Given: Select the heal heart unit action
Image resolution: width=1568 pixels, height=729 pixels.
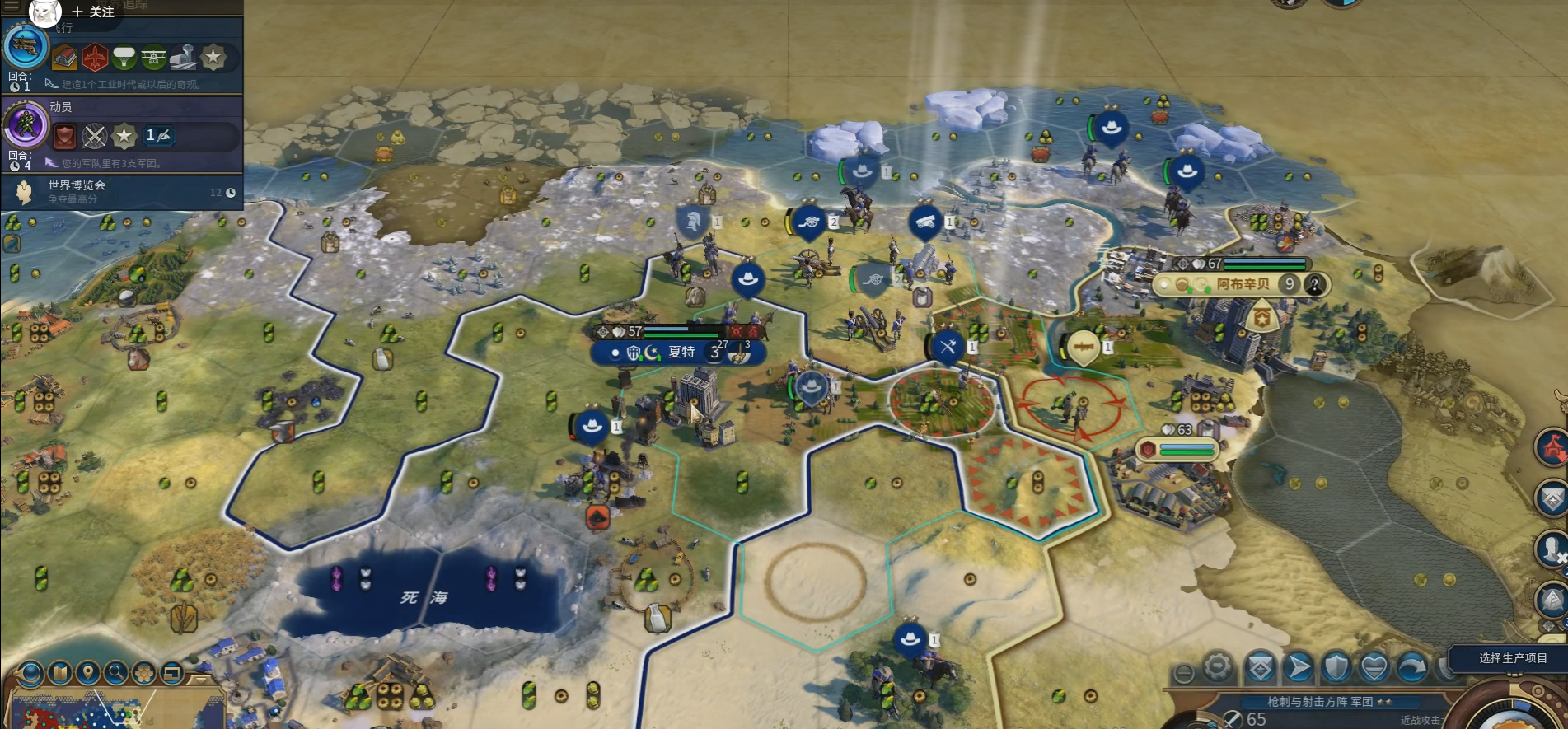Looking at the screenshot, I should (1374, 667).
